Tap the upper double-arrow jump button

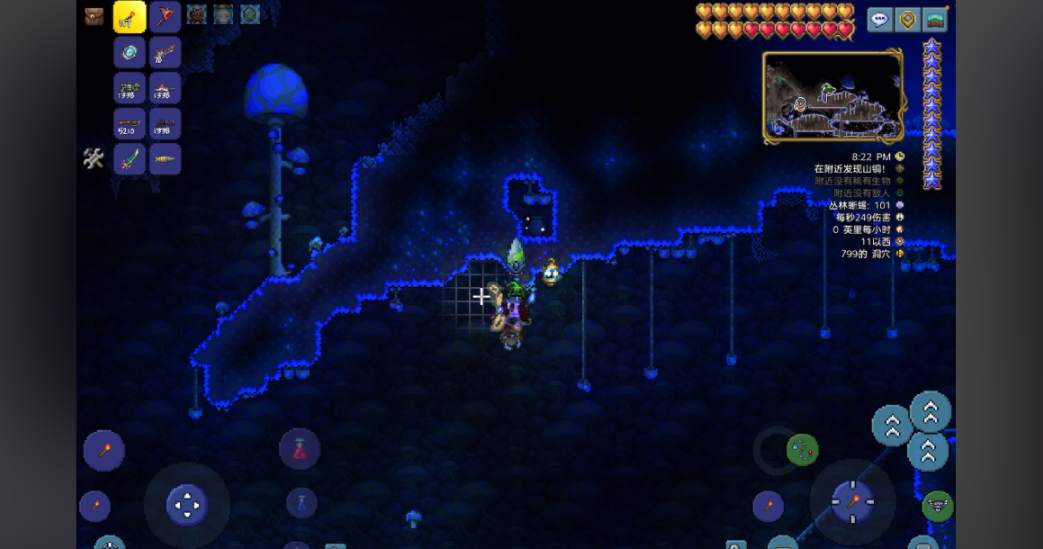(930, 410)
